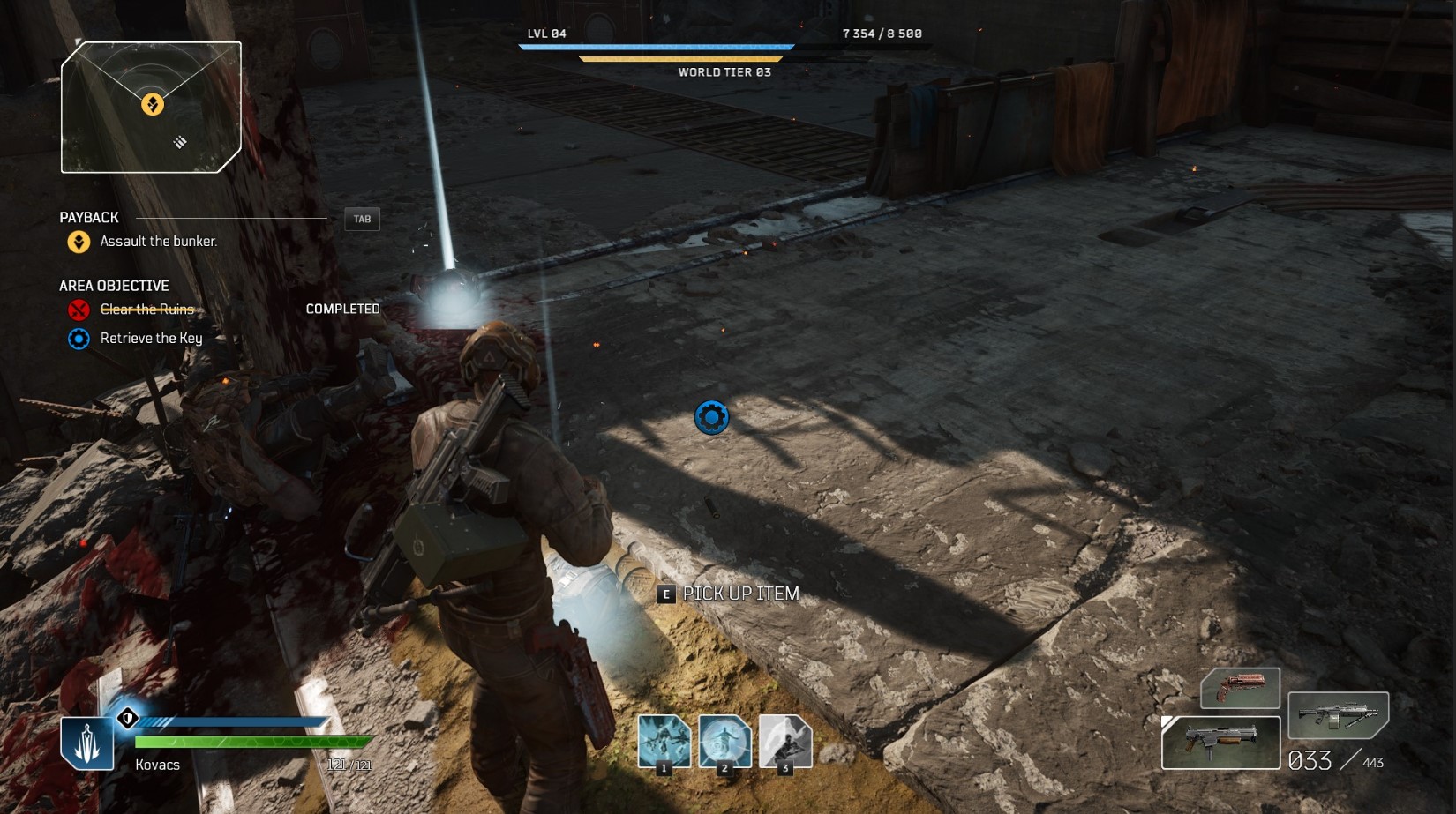Click the blue gear objective waypoint marker

tap(711, 417)
